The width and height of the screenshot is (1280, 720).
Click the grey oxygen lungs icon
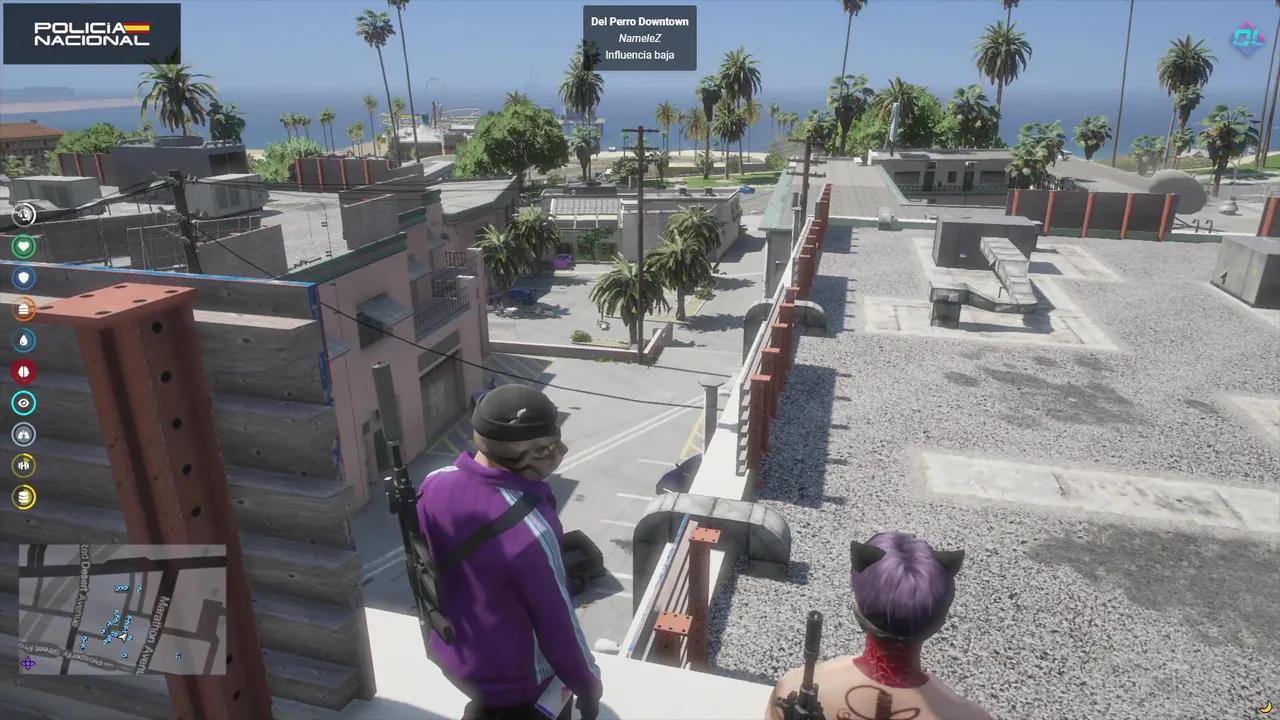coord(23,434)
